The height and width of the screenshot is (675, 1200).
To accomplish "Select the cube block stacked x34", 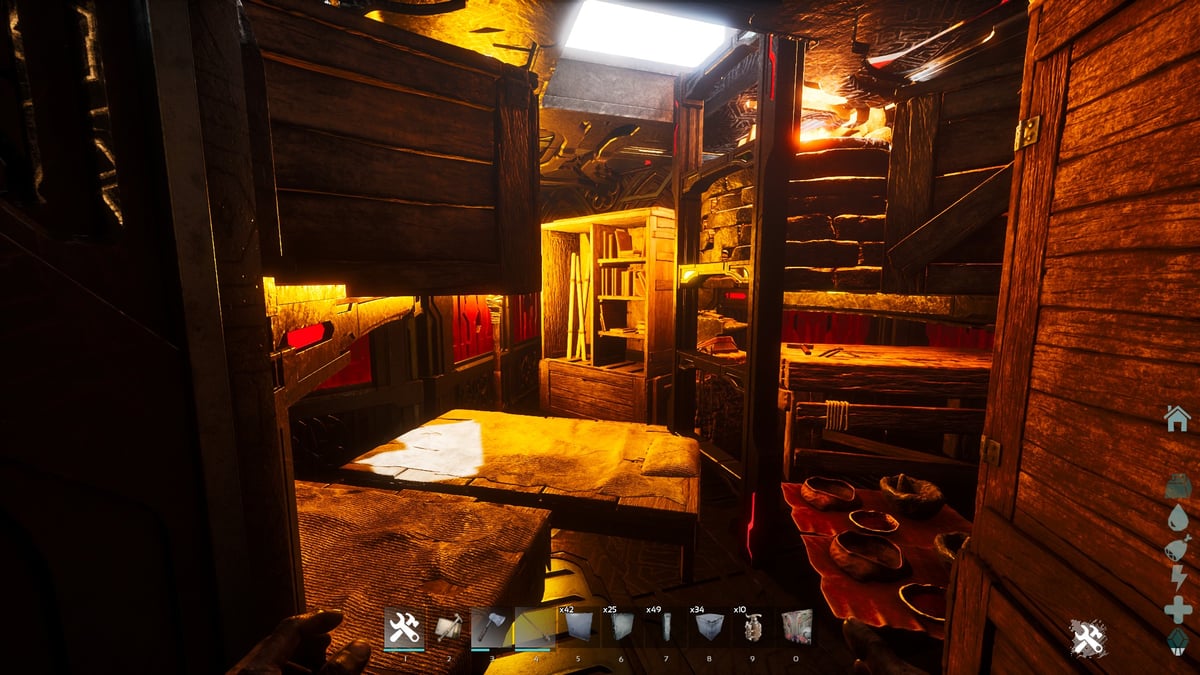I will [710, 627].
